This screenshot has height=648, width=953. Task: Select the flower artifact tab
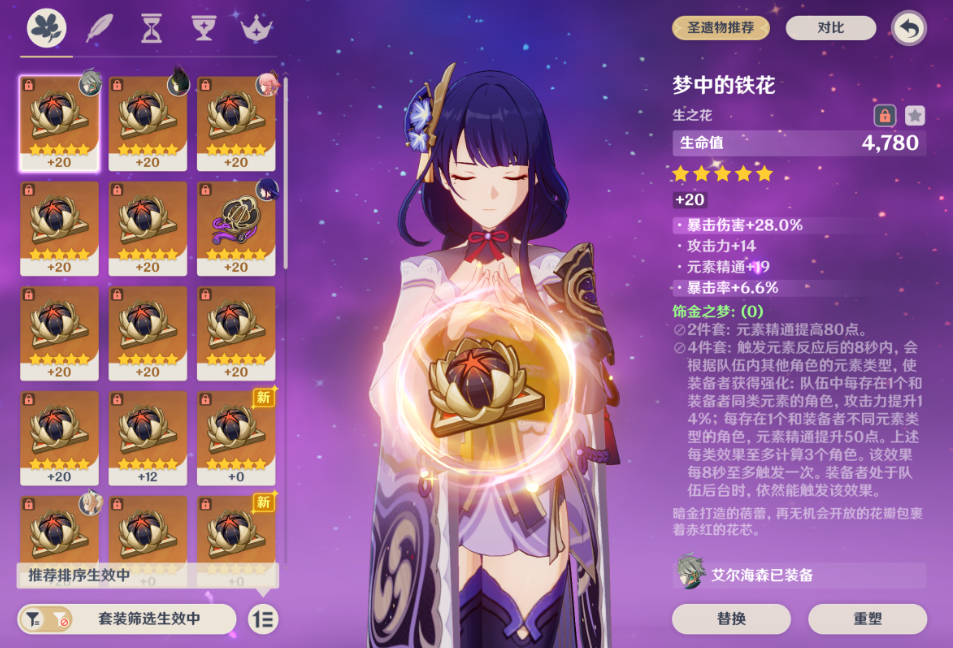(x=46, y=27)
